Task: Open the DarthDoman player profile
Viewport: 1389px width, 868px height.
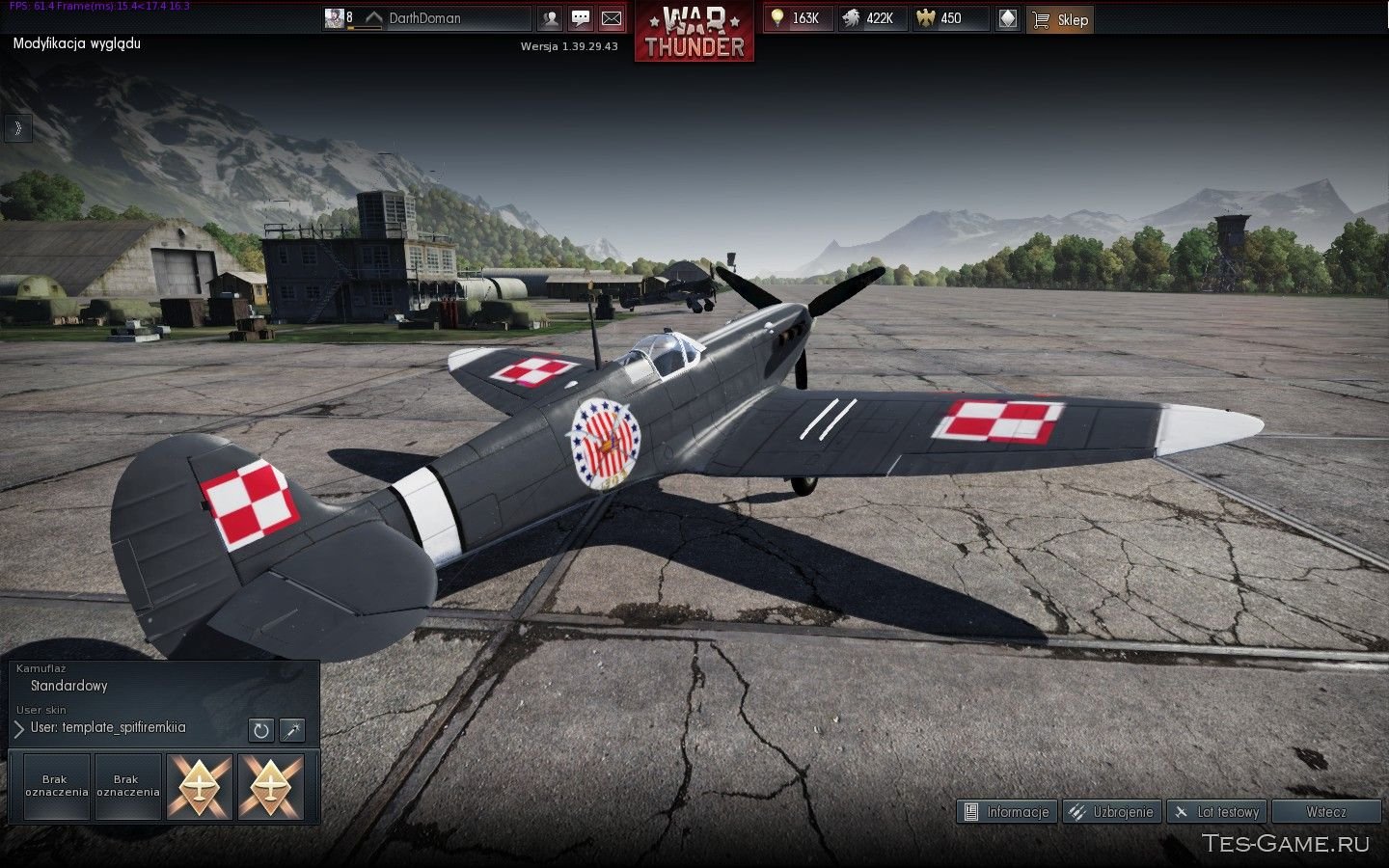Action: pos(424,18)
